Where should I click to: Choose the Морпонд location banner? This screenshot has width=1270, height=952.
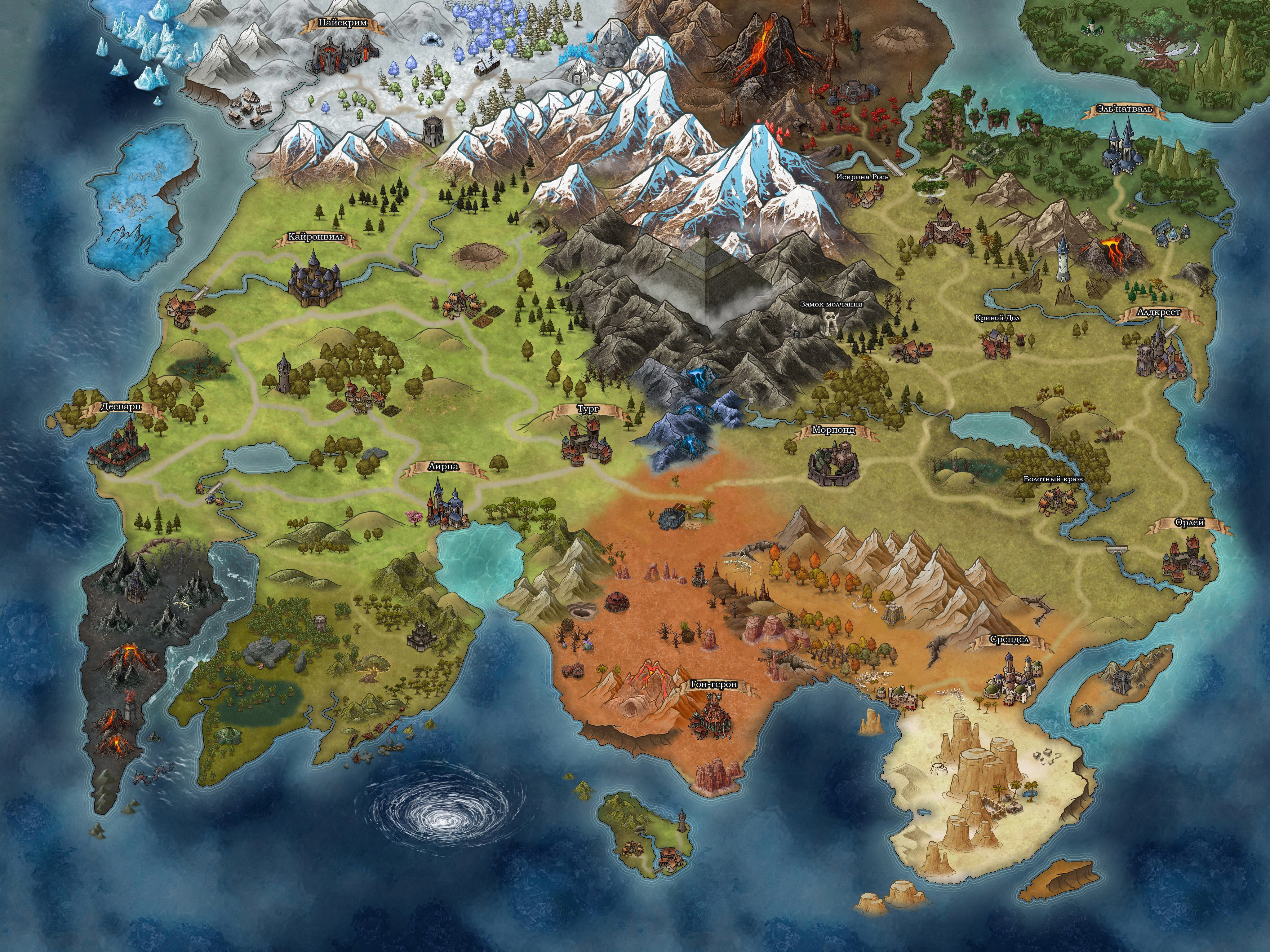tap(833, 429)
